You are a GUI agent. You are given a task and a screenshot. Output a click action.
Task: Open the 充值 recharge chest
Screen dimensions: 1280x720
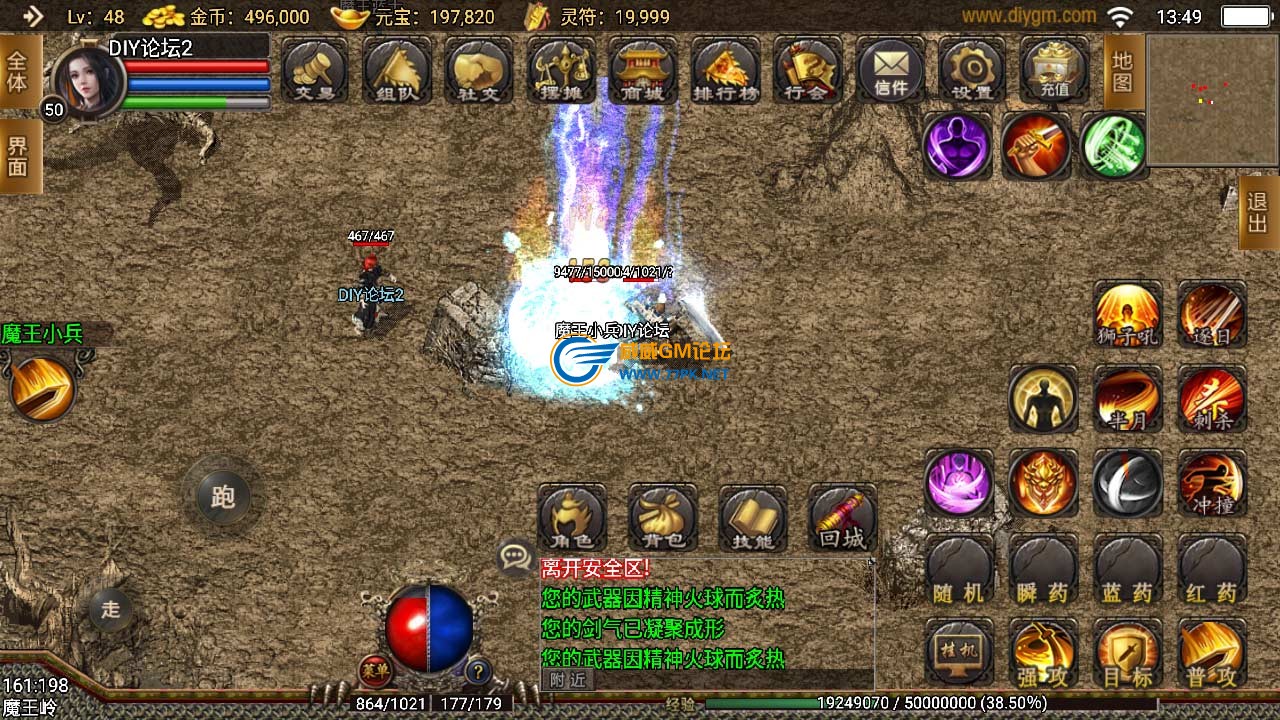click(1054, 70)
